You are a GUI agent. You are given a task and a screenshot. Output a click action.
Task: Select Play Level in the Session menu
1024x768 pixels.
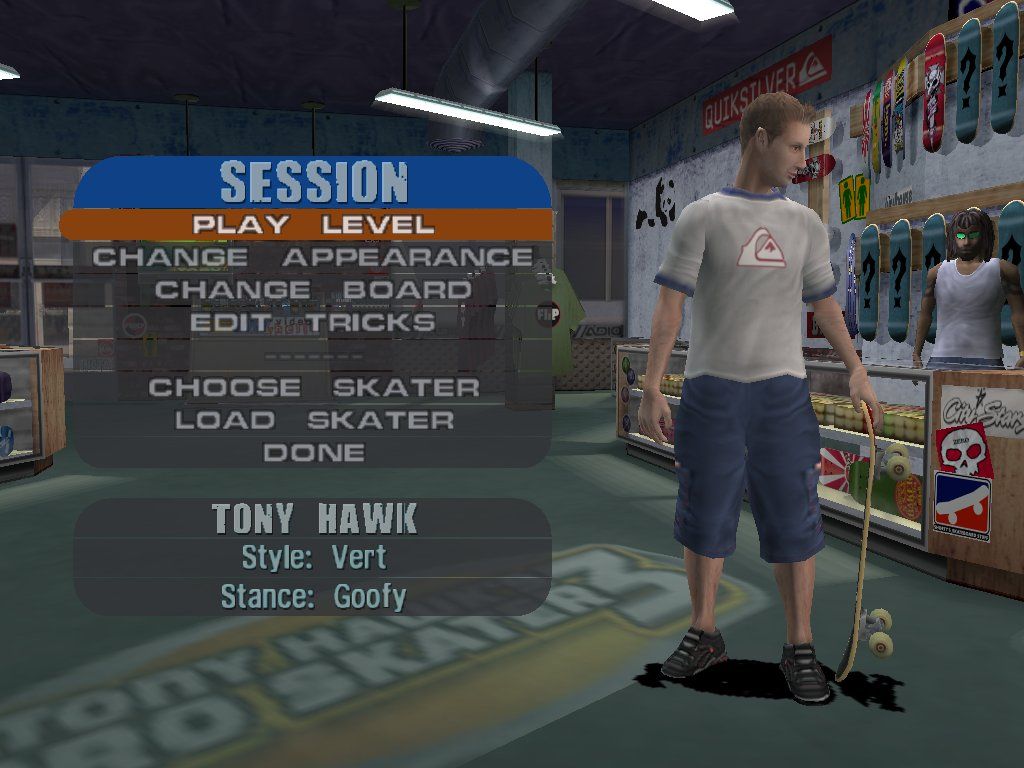click(x=313, y=224)
